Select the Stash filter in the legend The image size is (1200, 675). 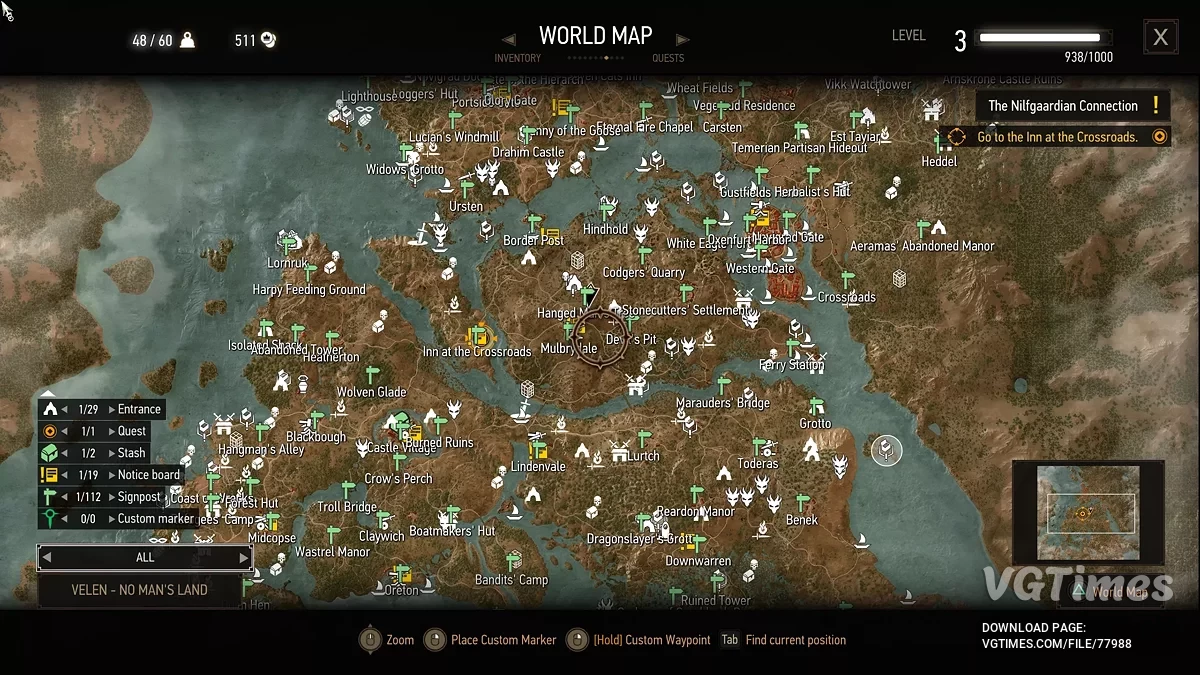click(131, 453)
